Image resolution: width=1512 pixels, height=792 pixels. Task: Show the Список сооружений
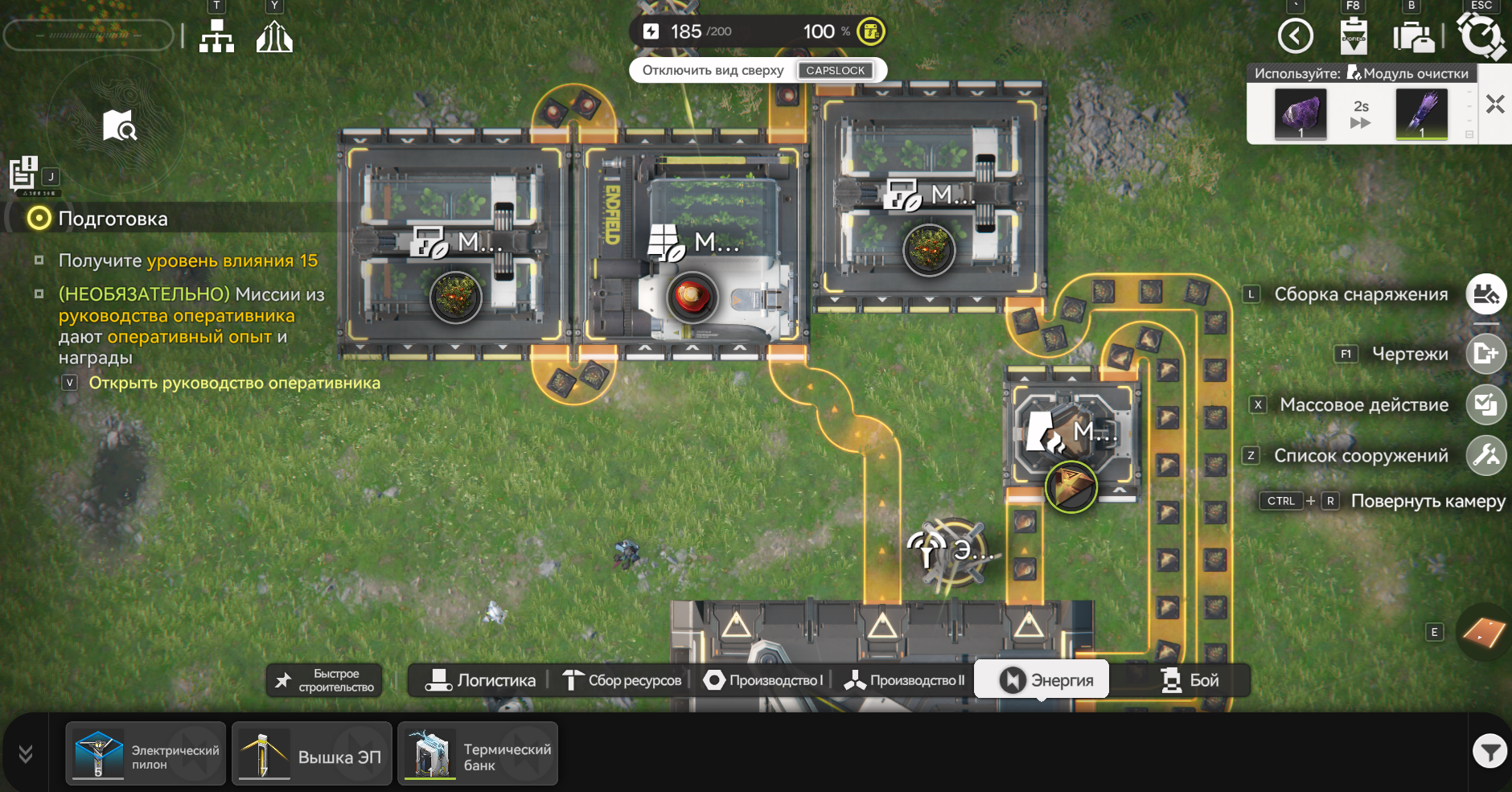tap(1485, 456)
